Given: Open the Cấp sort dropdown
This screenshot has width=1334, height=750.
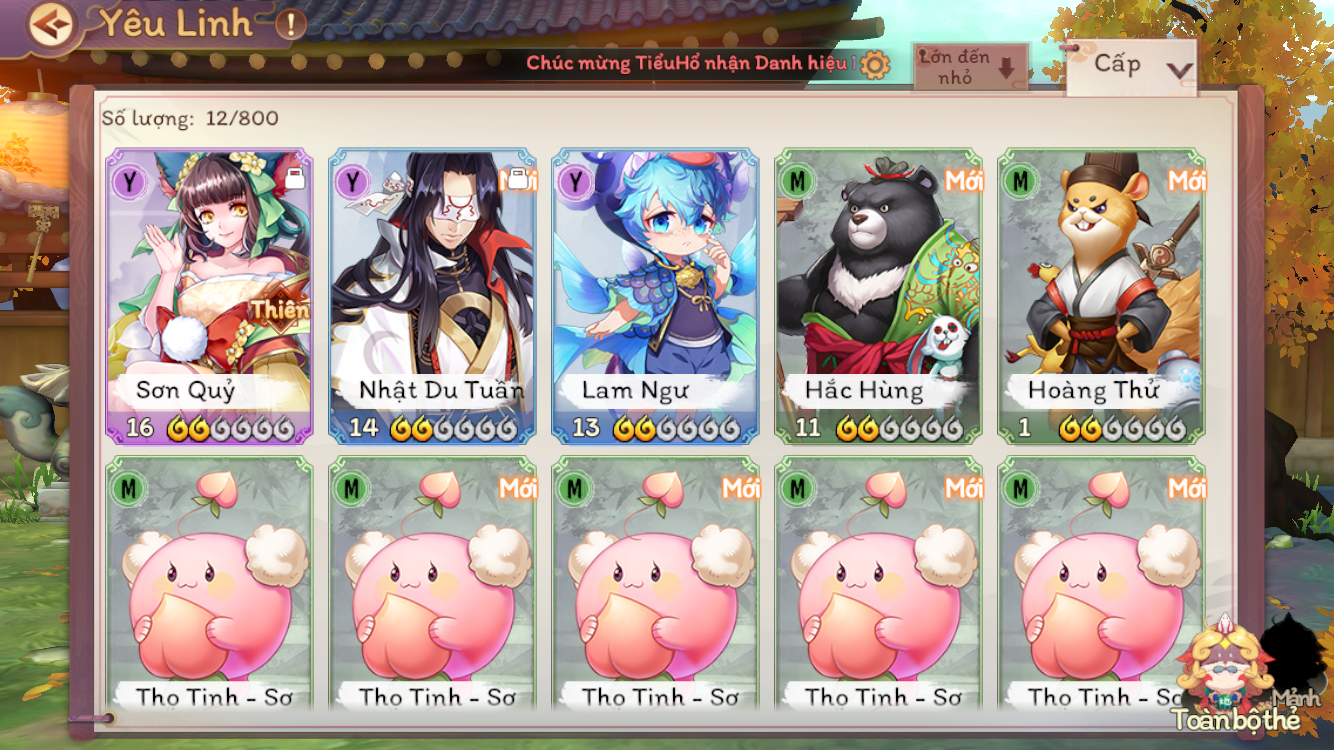Looking at the screenshot, I should tap(1131, 66).
